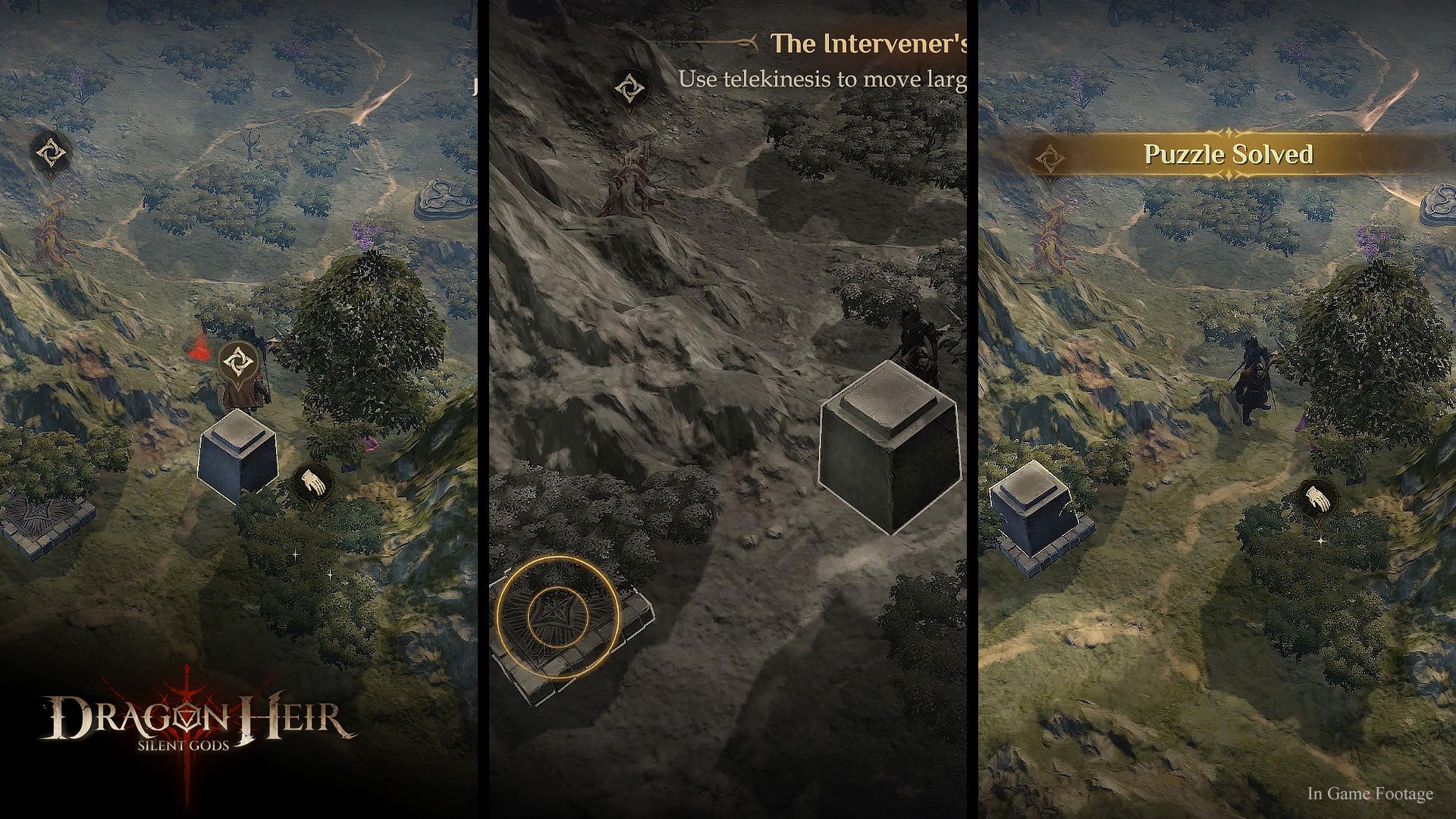The image size is (1456, 819).
Task: Click the puzzle marker beside the telekinesis objective
Action: [629, 89]
